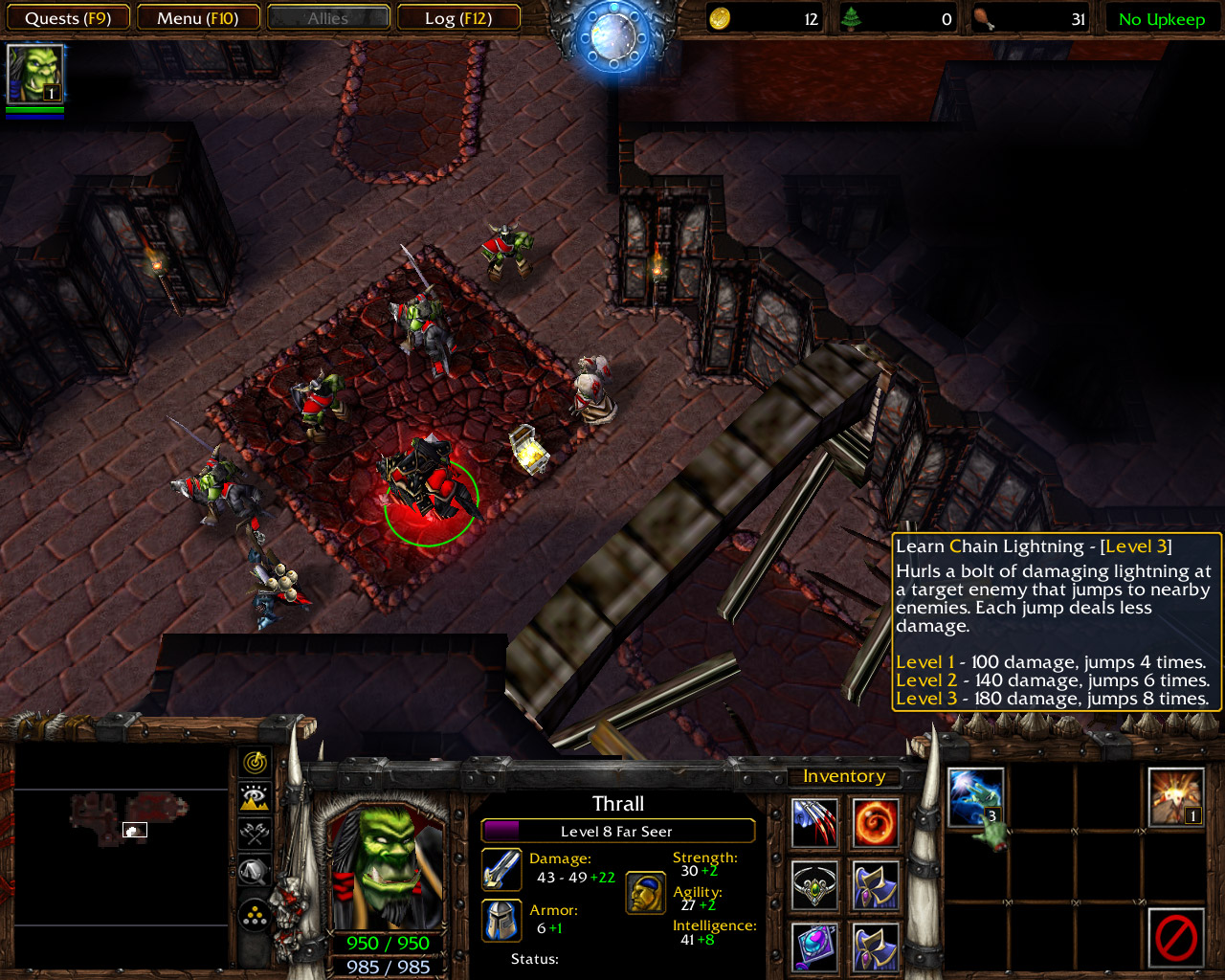
Task: Click the Allies button at the top
Action: tap(328, 16)
